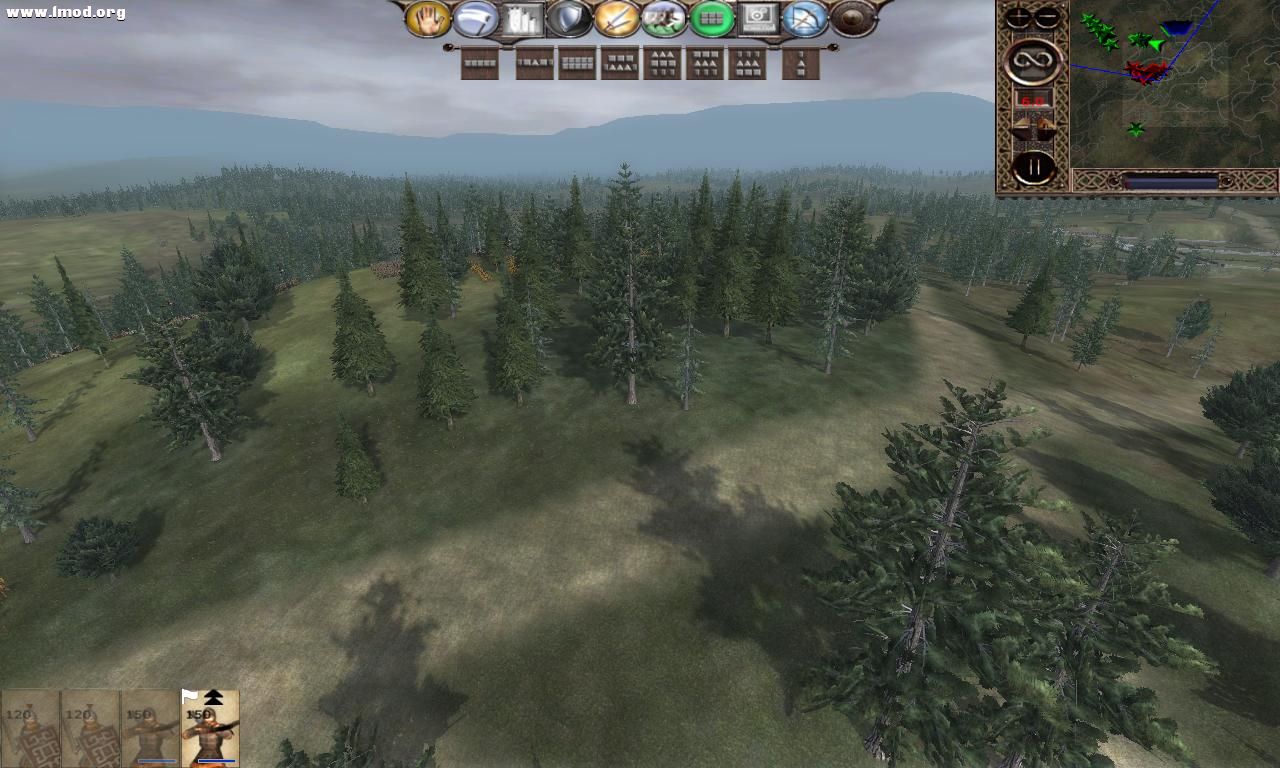
Task: Order withdrawal with the retreating-troops icon
Action: [x=666, y=19]
